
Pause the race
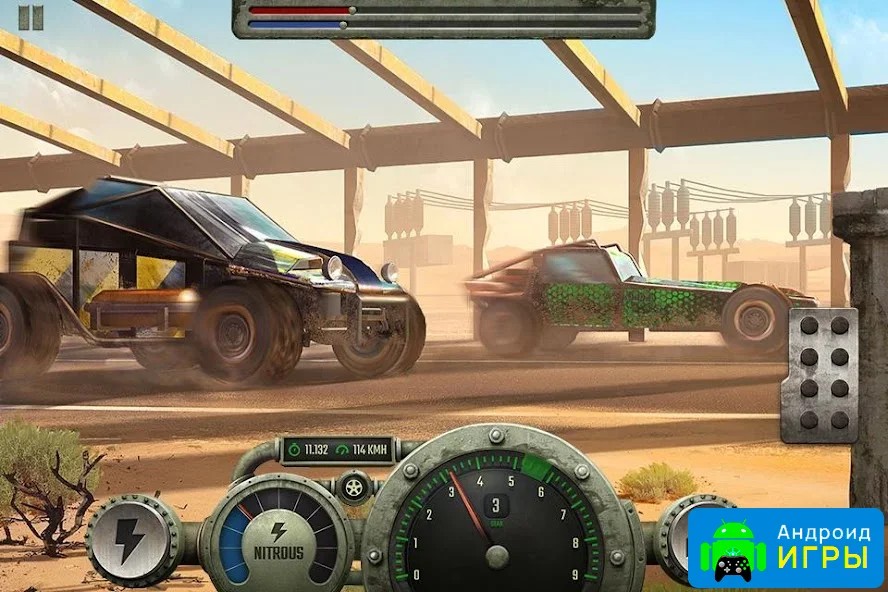pos(31,17)
